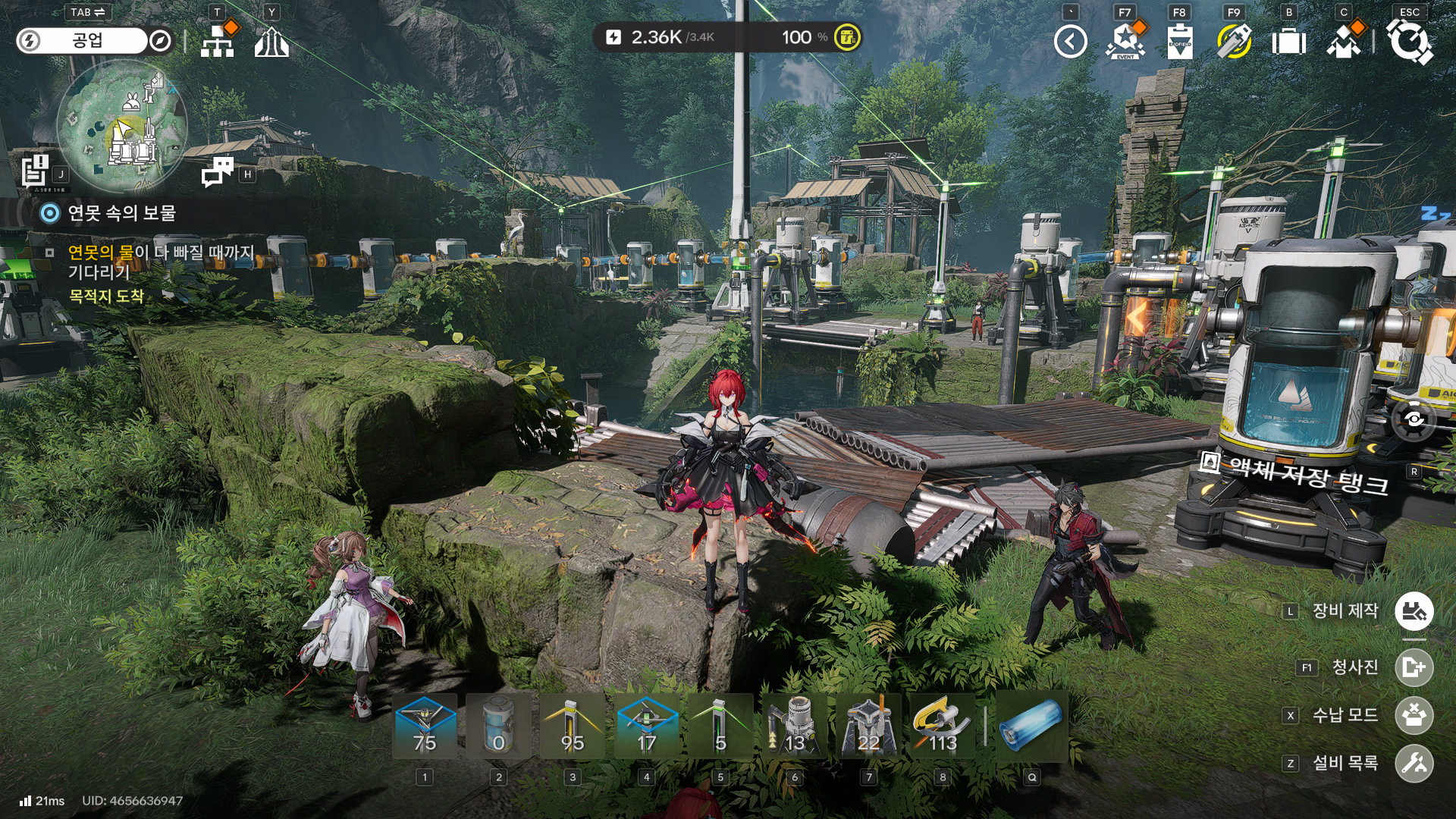The height and width of the screenshot is (819, 1456).
Task: Open the 설비 목록 facility list
Action: pyautogui.click(x=1414, y=763)
